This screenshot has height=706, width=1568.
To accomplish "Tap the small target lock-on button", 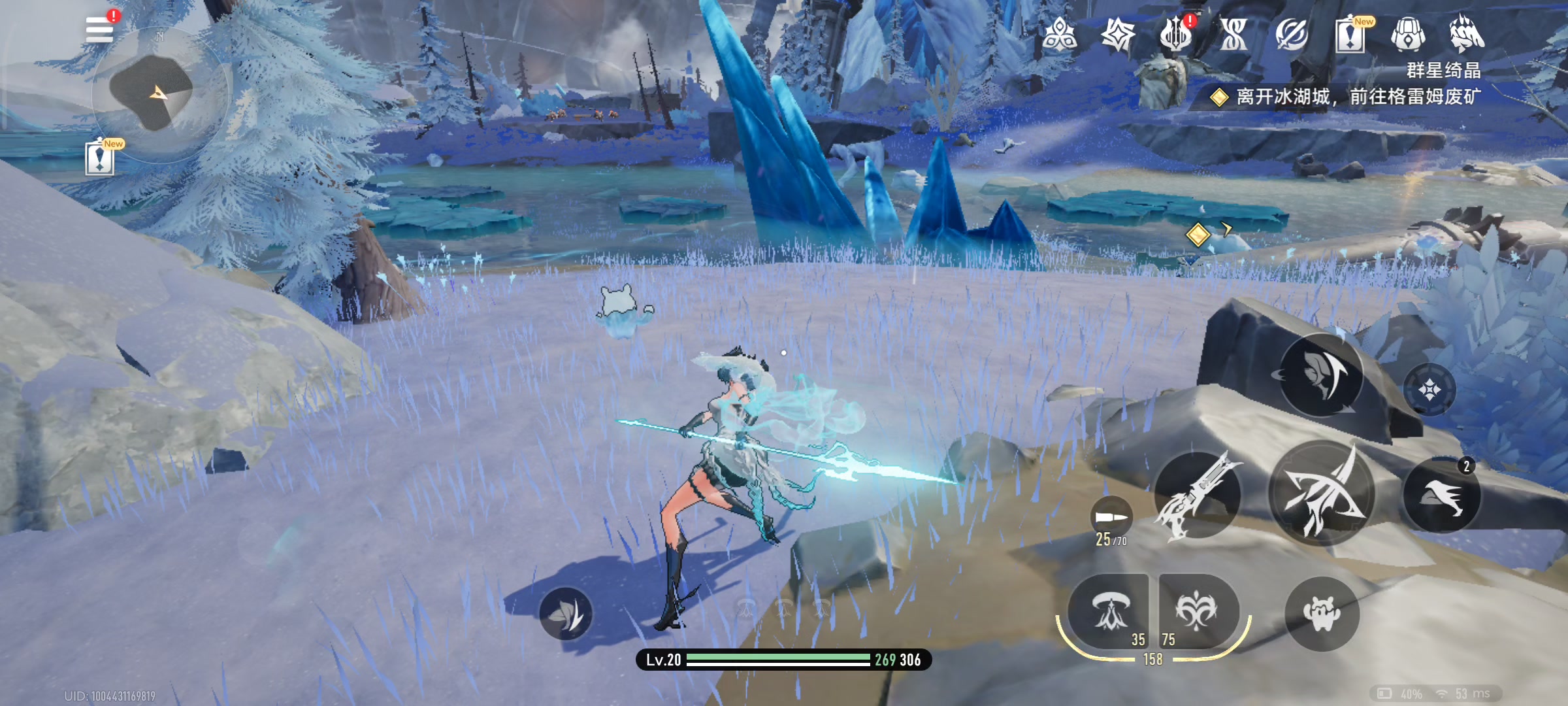I will 1429,390.
